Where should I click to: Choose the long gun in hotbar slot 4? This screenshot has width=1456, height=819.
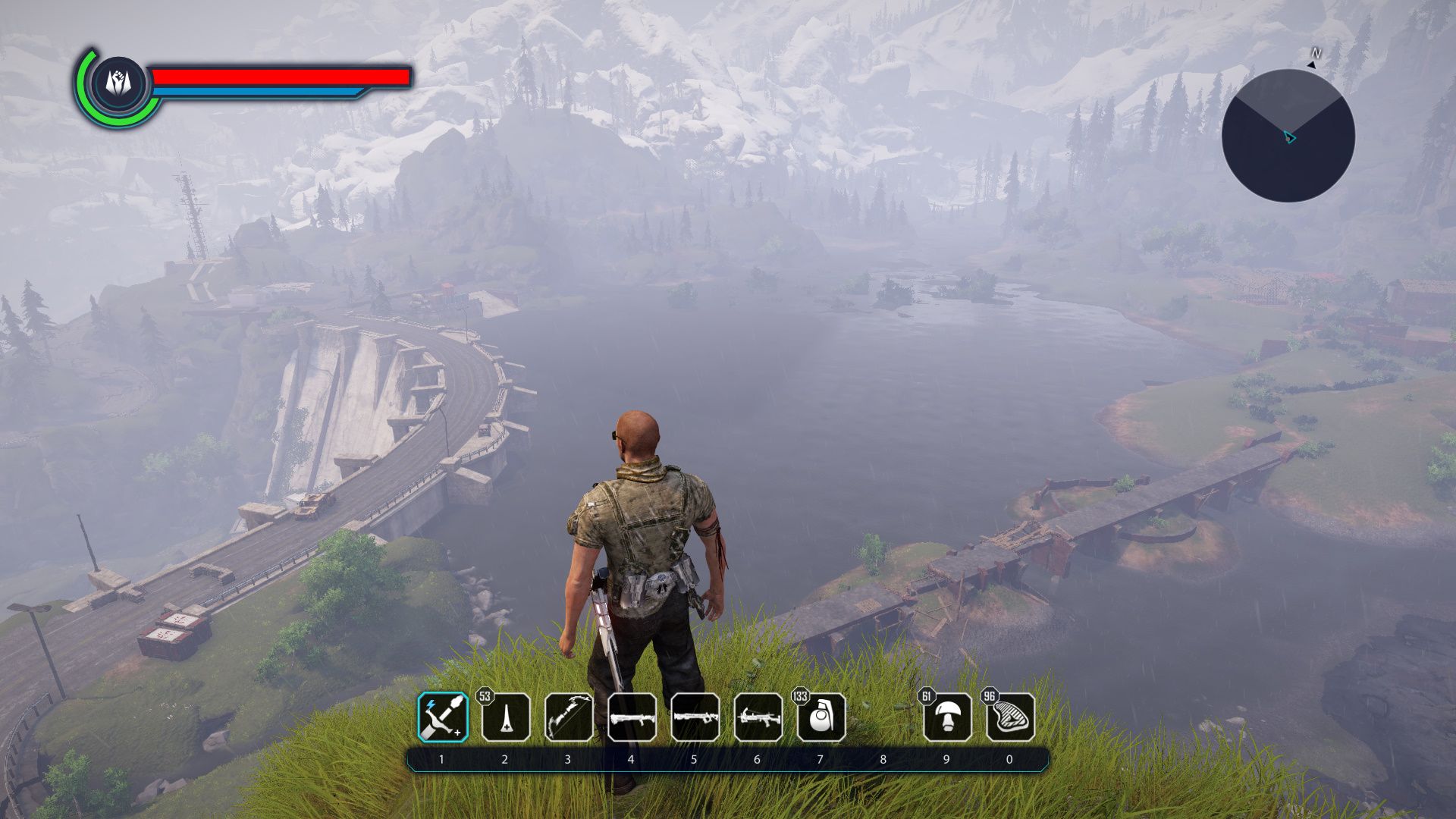(632, 717)
